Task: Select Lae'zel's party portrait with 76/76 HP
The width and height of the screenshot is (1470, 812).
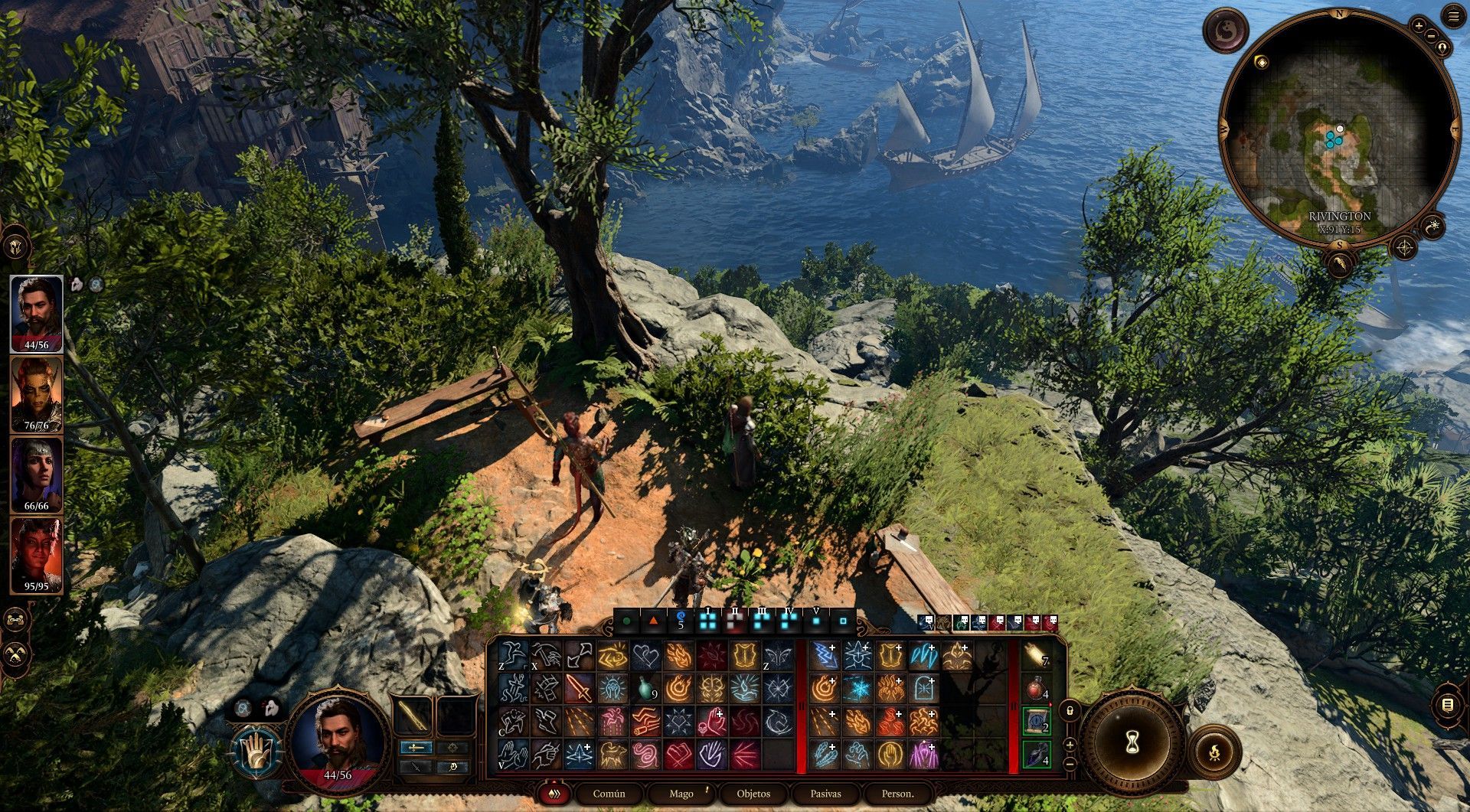Action: click(x=36, y=395)
